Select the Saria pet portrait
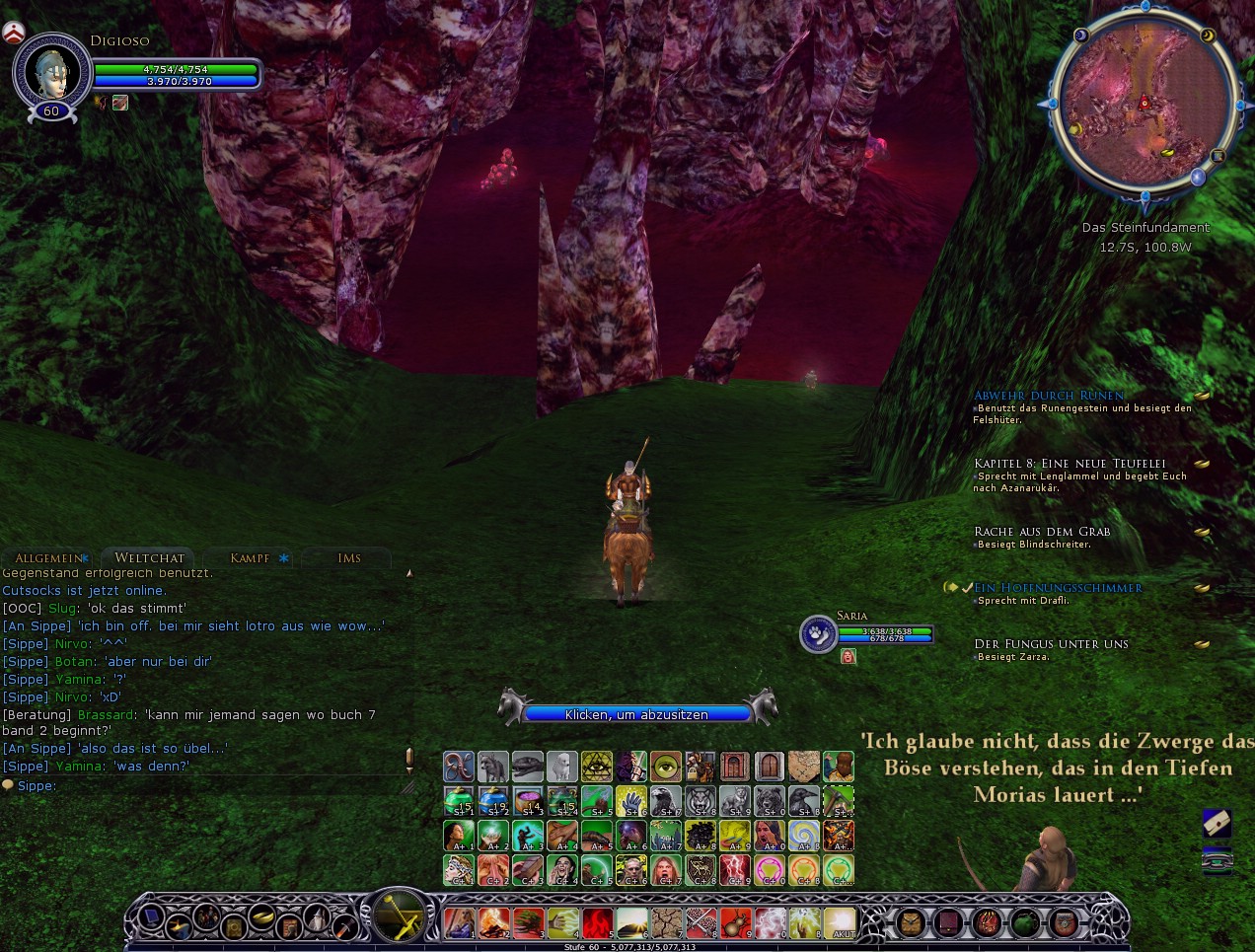Viewport: 1255px width, 952px height. coord(818,633)
